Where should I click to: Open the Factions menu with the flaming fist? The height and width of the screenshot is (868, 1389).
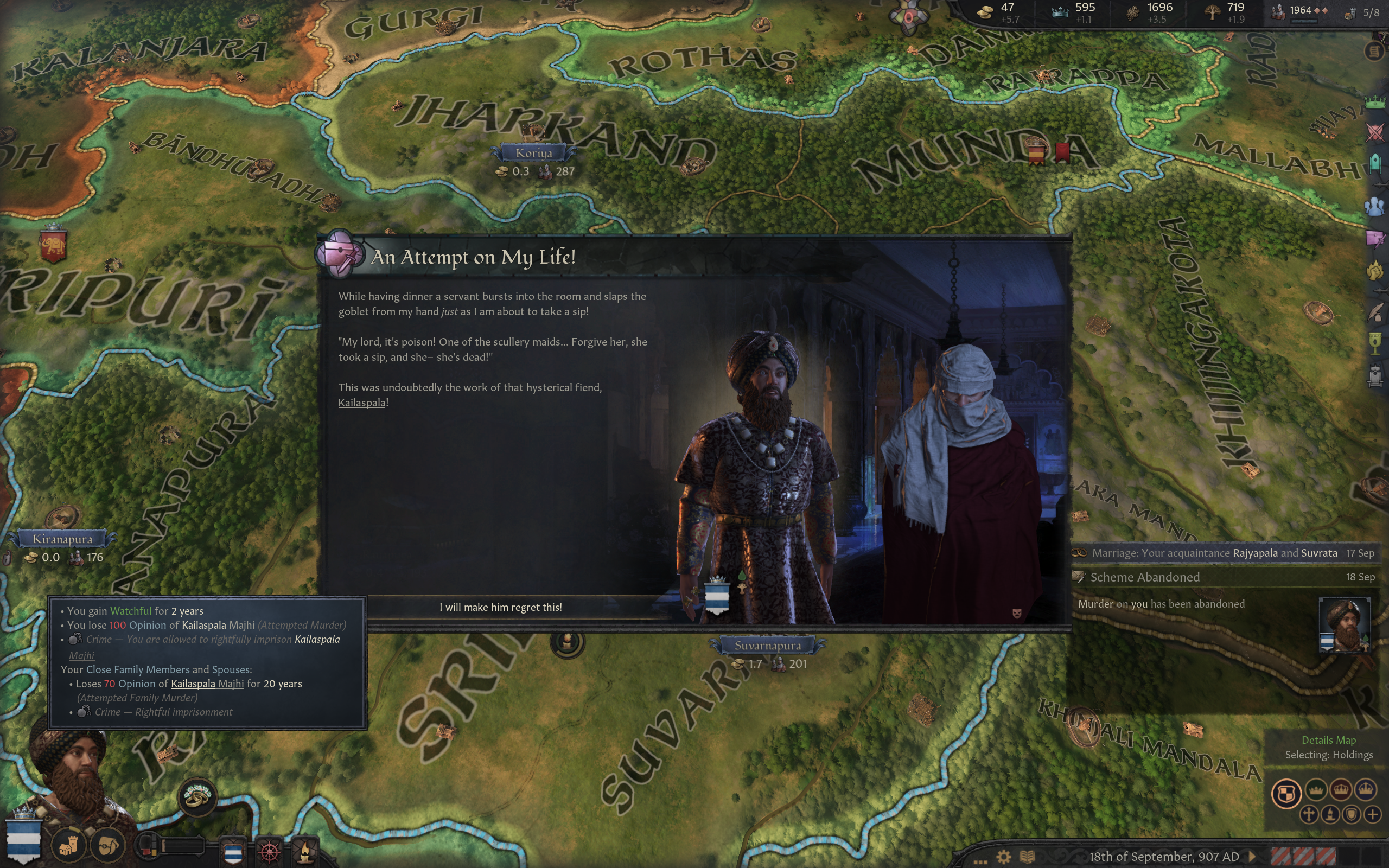point(1375,270)
